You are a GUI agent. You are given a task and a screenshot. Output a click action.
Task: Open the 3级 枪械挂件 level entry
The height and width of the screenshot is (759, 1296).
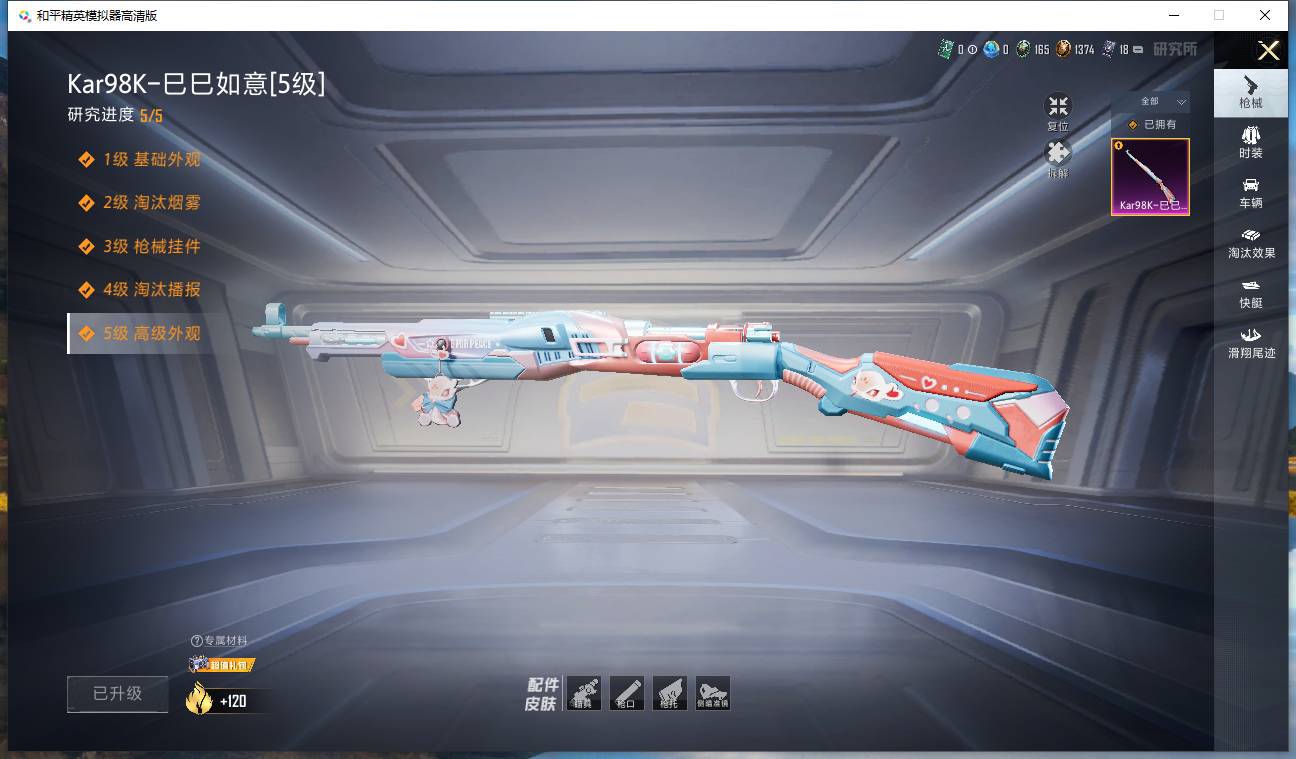(151, 247)
